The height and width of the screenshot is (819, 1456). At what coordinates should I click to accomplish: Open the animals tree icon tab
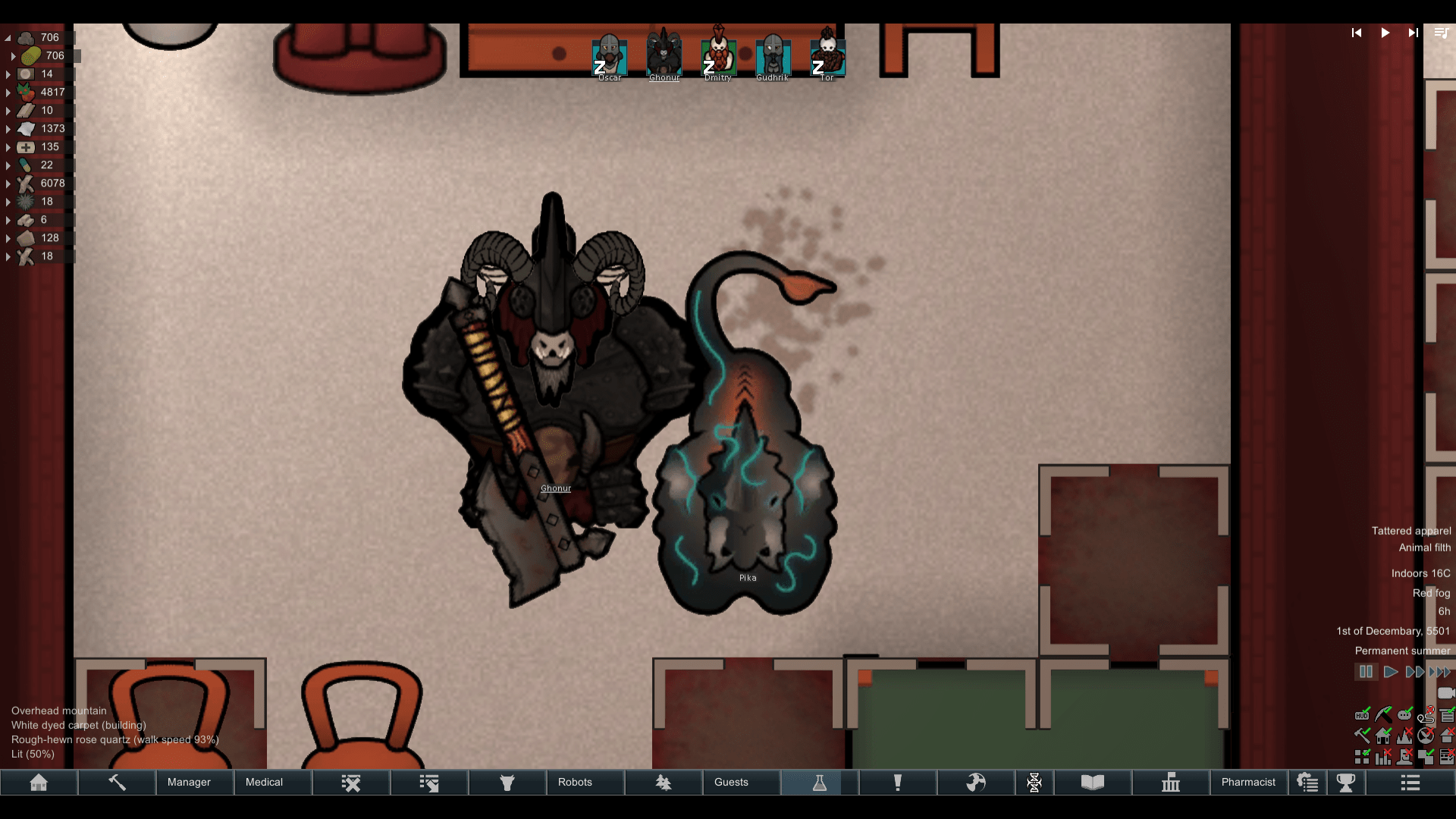tap(664, 782)
